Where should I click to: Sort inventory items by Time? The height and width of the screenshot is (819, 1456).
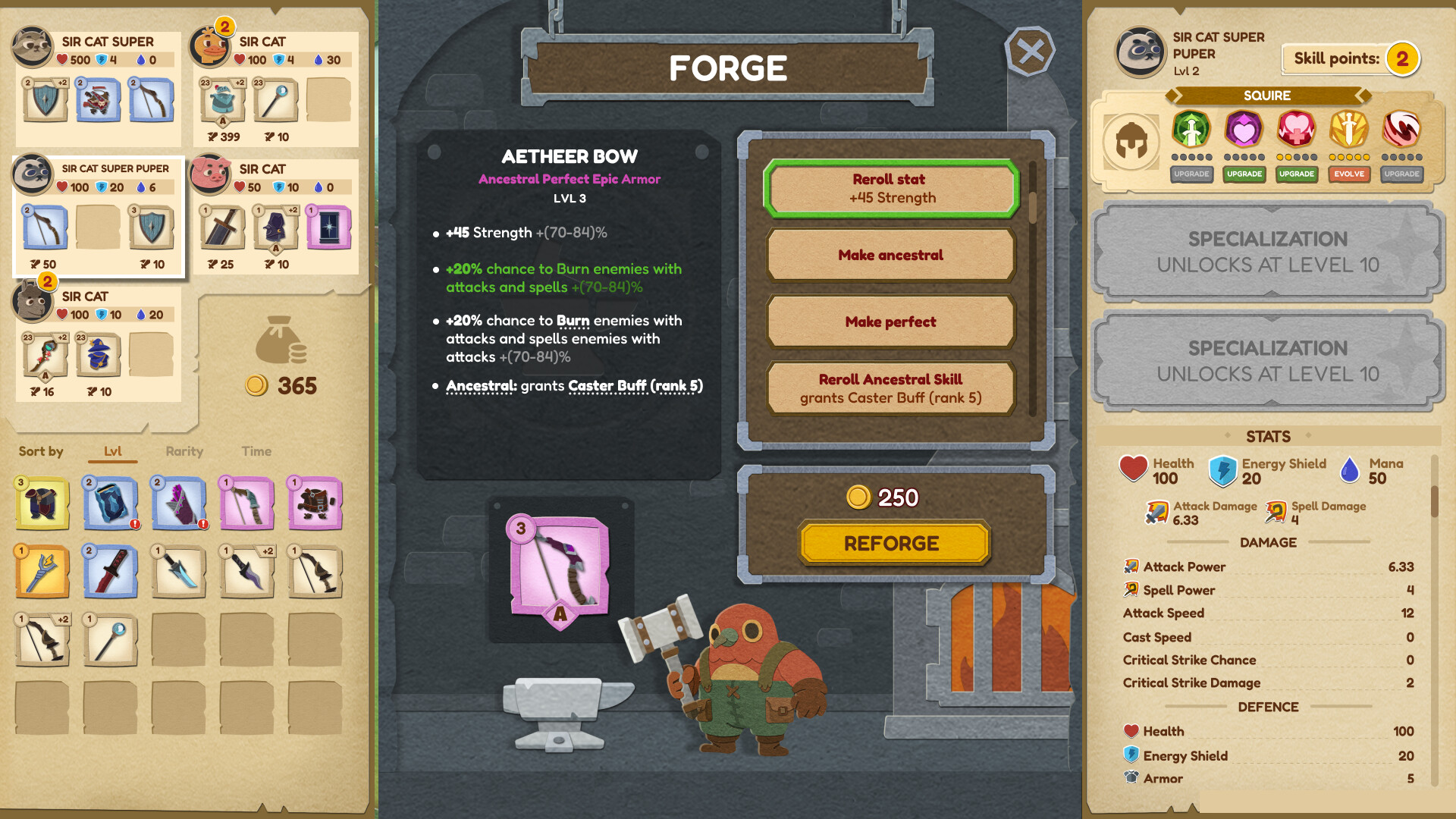[256, 451]
